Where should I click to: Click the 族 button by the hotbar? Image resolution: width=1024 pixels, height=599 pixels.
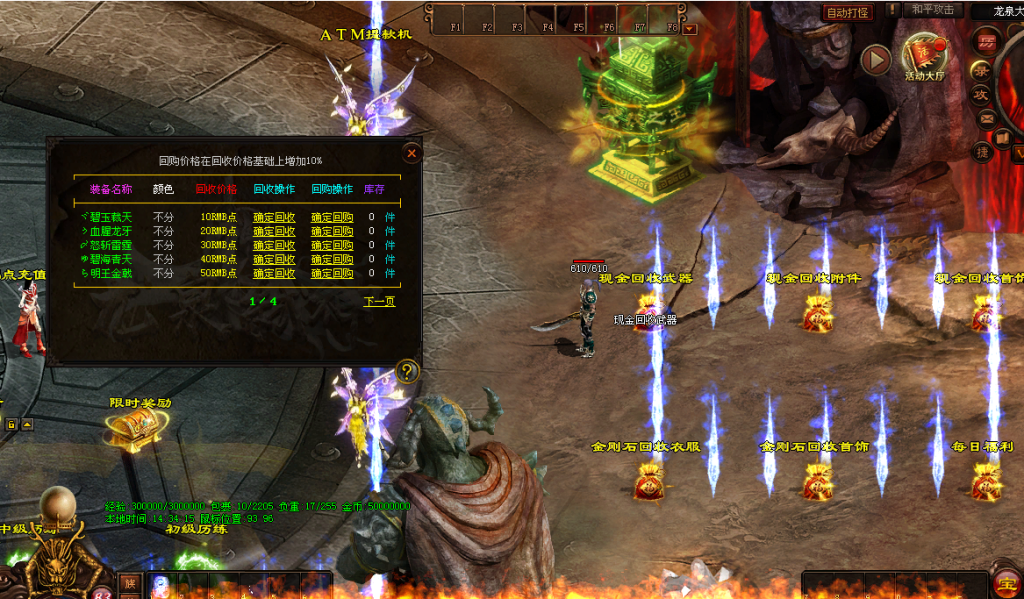pos(129,583)
